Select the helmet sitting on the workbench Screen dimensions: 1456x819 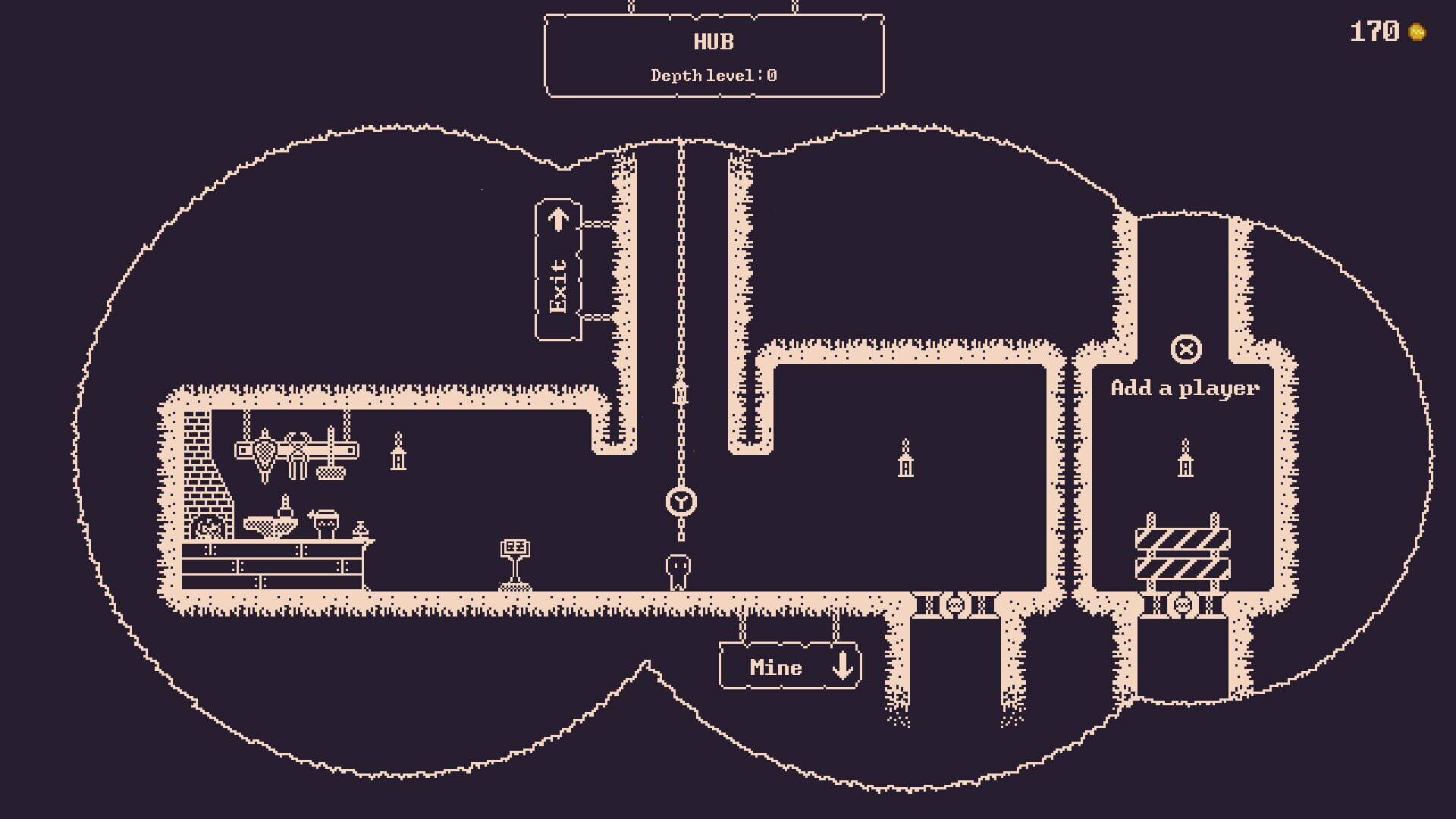[326, 522]
